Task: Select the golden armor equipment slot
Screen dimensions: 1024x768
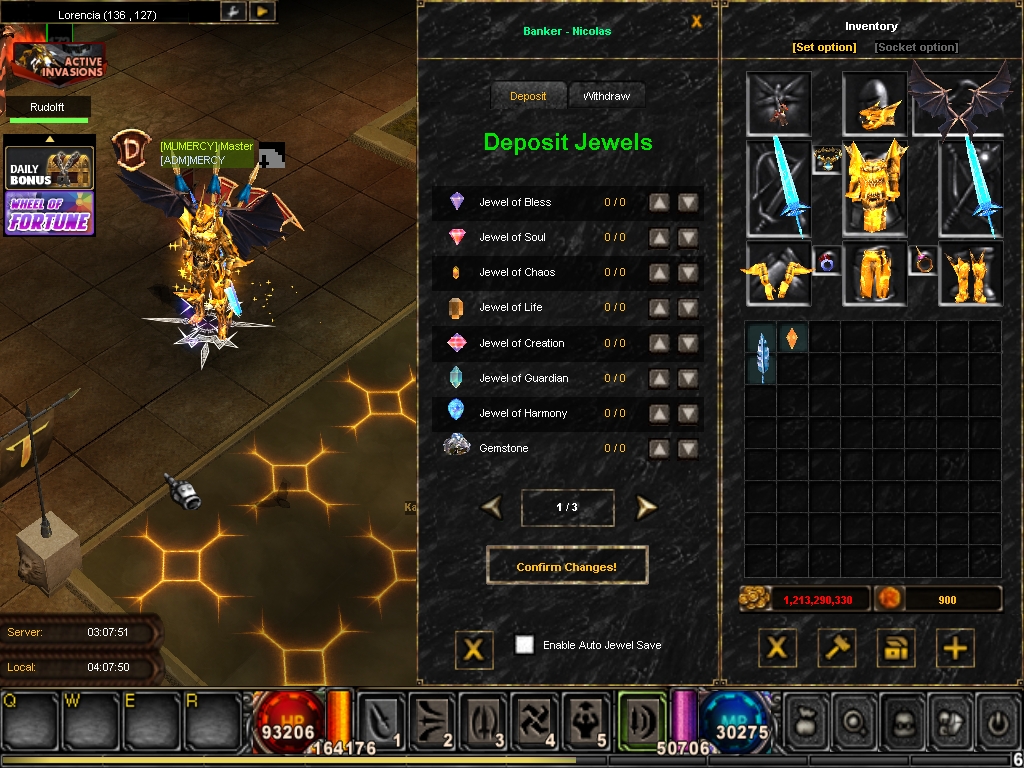Action: click(874, 188)
